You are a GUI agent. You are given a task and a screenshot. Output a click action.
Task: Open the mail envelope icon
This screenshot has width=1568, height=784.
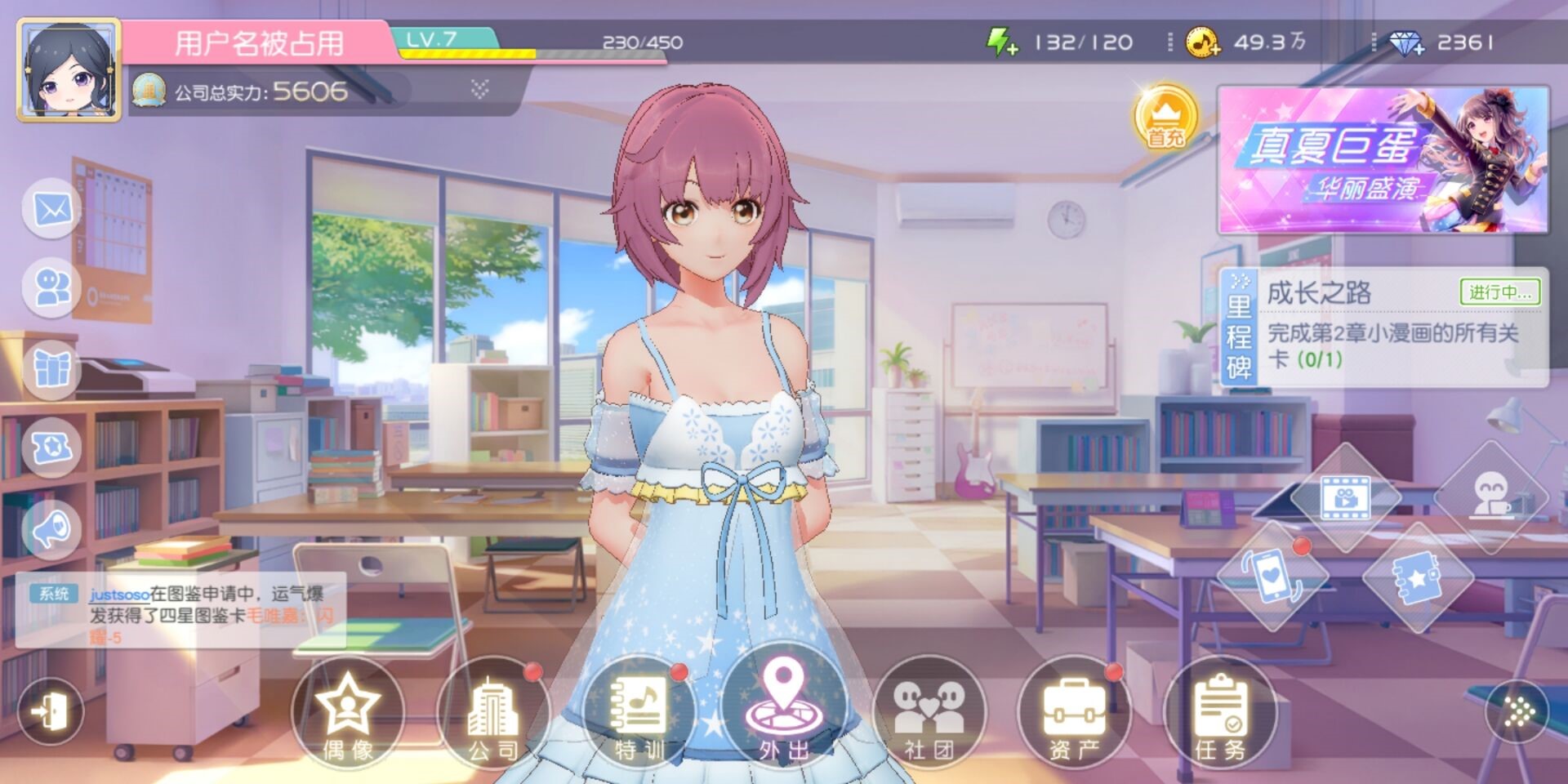pos(52,209)
